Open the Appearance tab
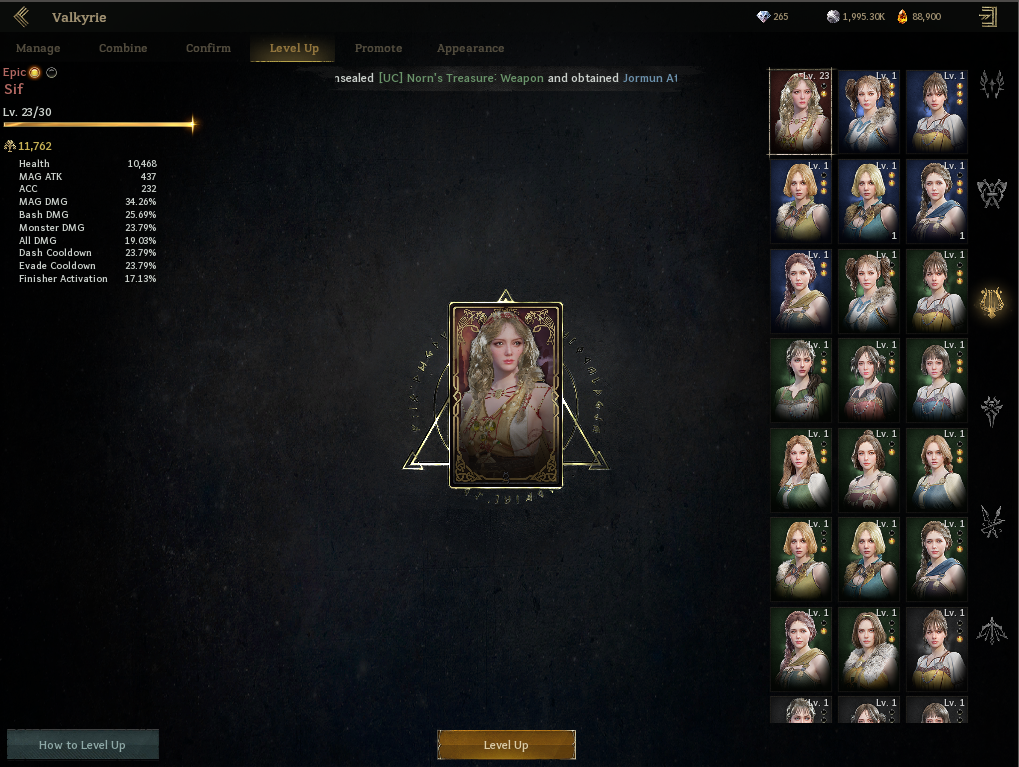Viewport: 1019px width, 767px height. [470, 48]
